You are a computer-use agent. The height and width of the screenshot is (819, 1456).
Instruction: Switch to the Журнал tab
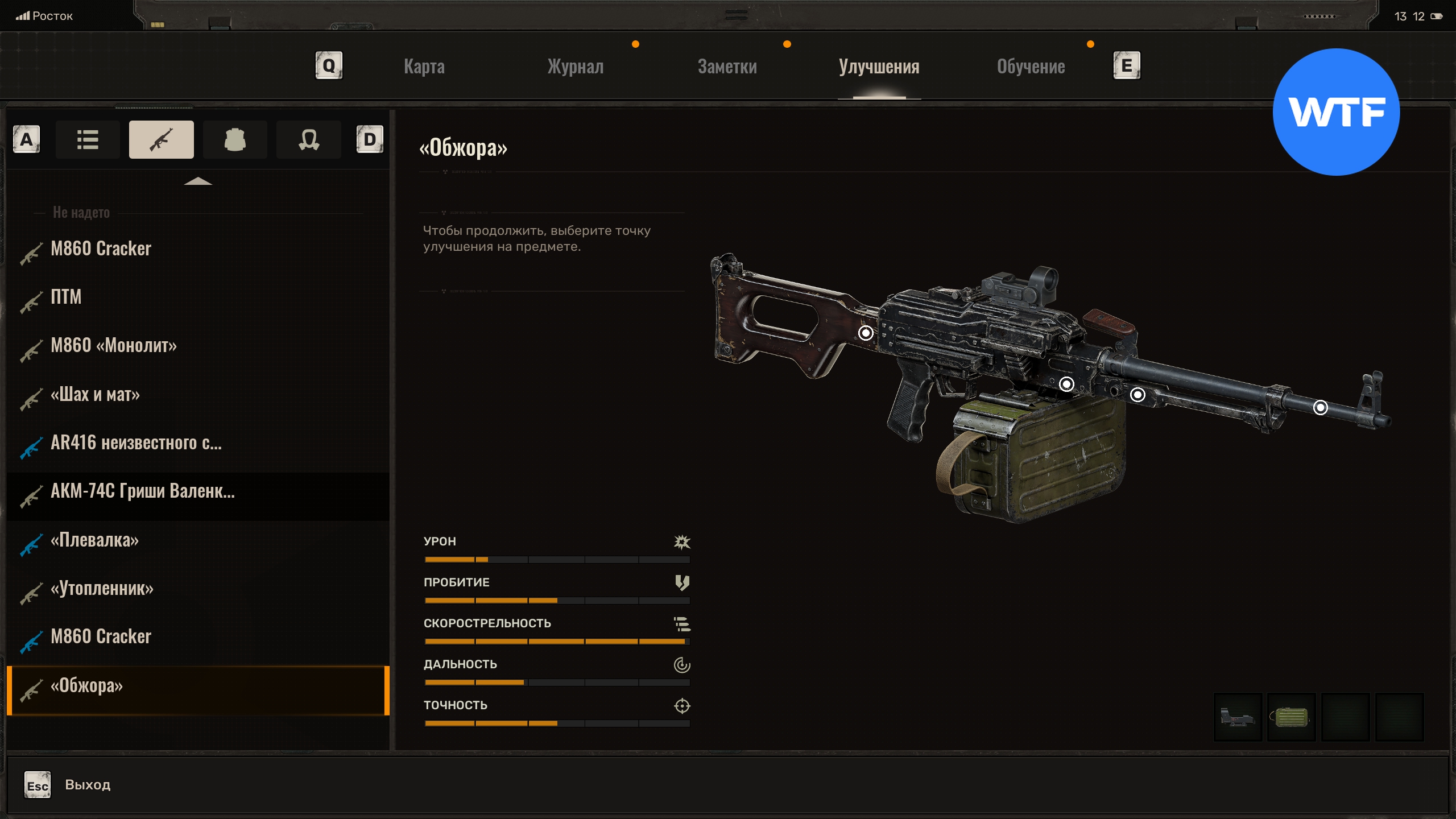(x=575, y=67)
